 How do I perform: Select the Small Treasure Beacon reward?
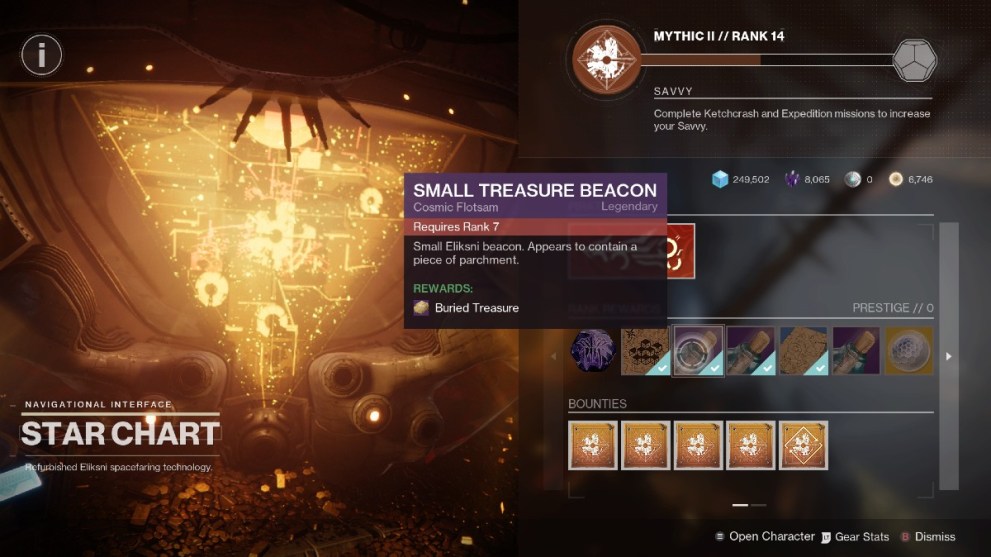click(x=698, y=351)
